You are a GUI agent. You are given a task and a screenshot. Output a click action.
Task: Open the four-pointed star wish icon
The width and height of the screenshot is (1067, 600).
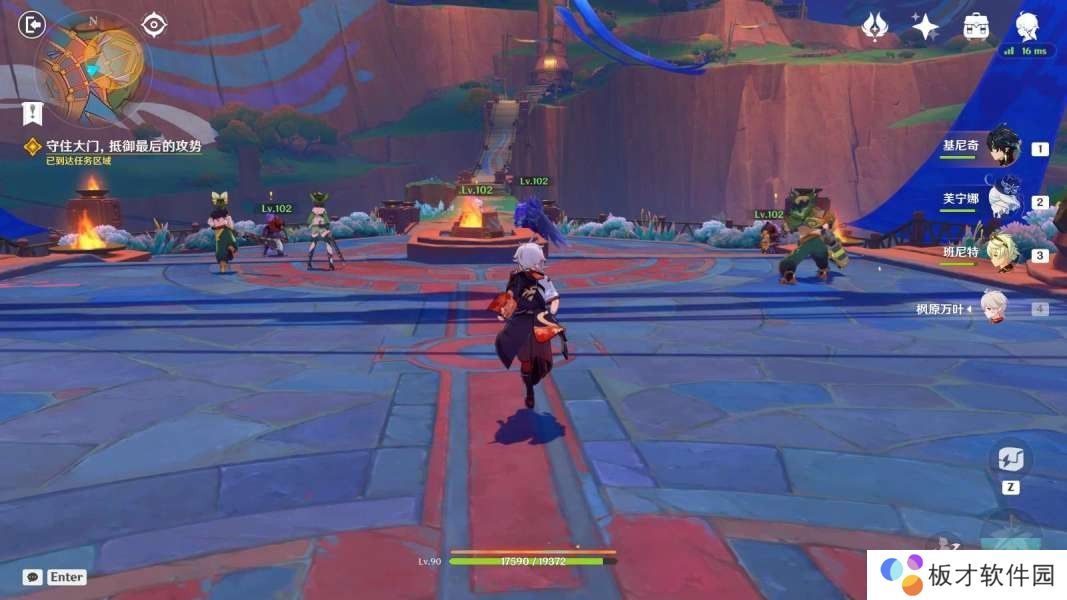[x=925, y=26]
